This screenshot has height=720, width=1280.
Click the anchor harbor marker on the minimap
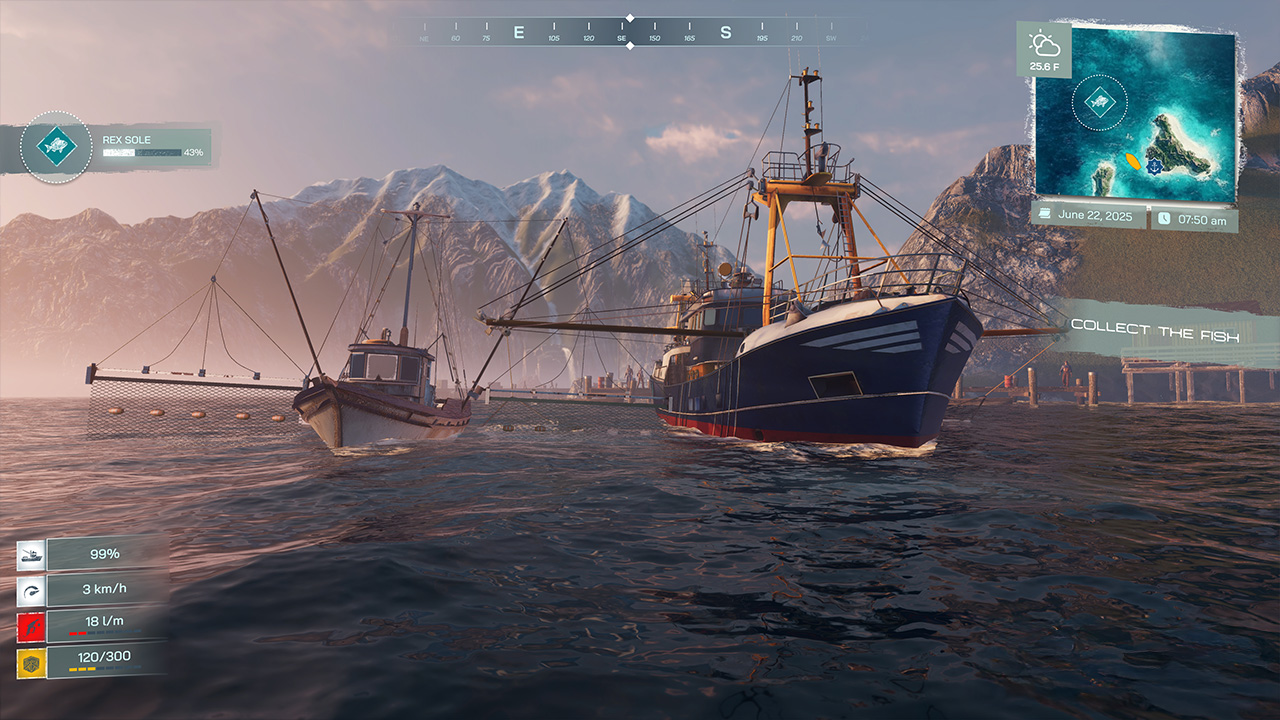1154,167
